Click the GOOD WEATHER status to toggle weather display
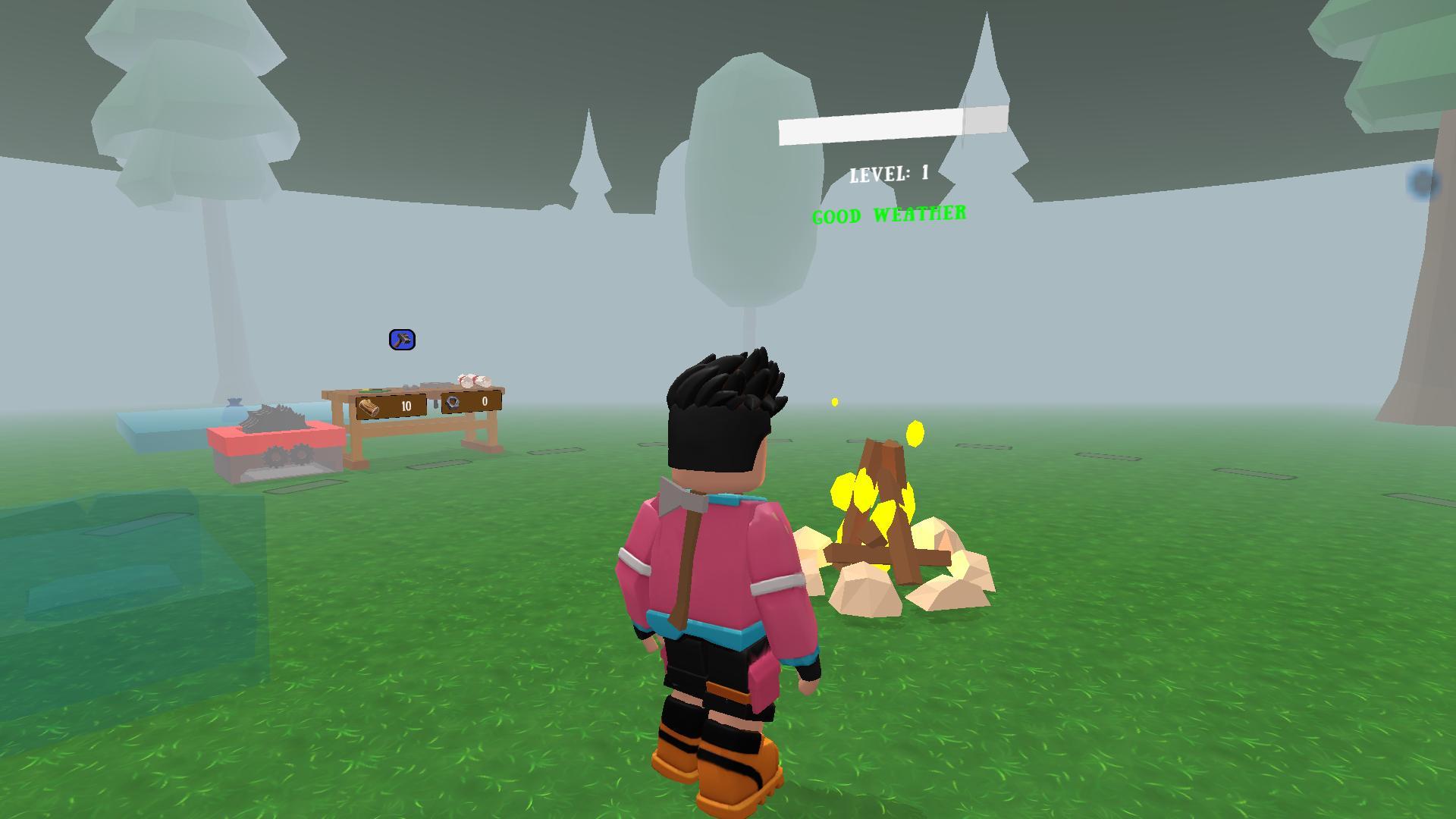 click(890, 215)
